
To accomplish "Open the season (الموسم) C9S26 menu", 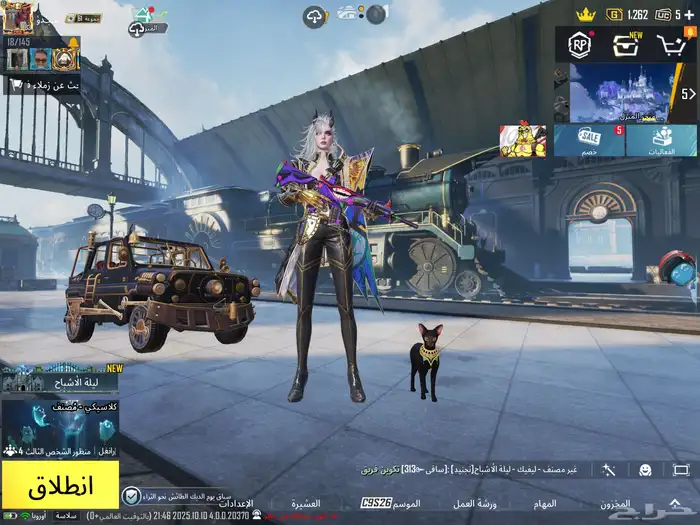I will (392, 503).
